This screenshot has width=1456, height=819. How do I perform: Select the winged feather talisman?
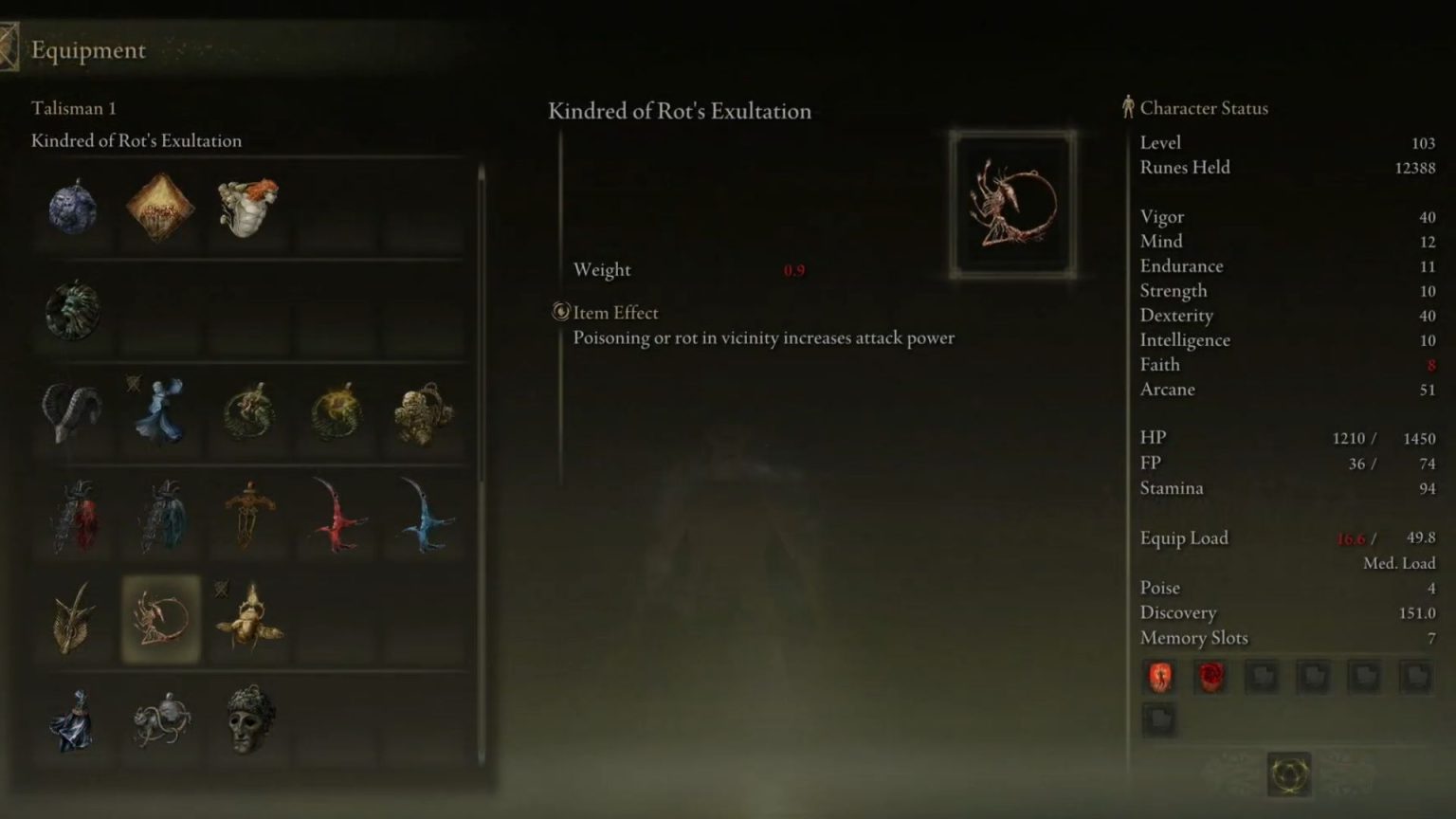(72, 621)
